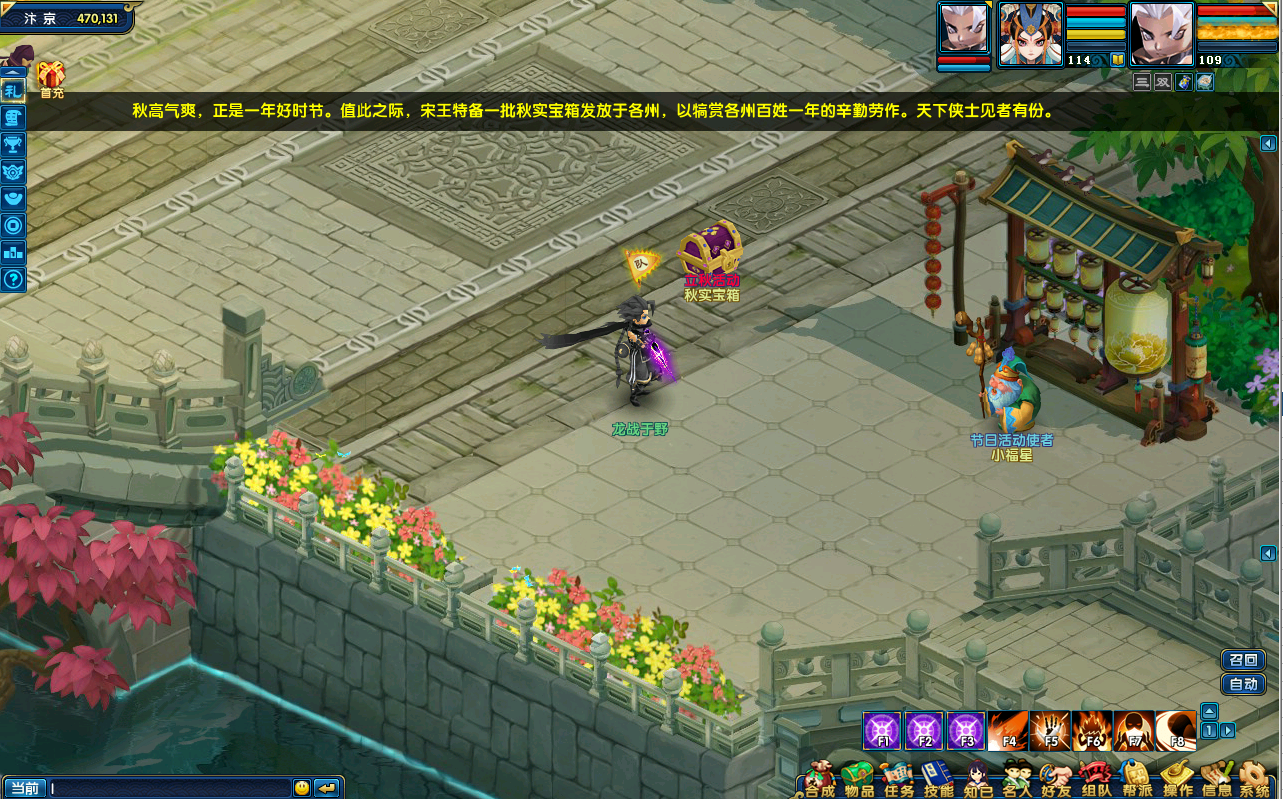
Task: Open the trophy icon in the sidebar
Action: (13, 144)
